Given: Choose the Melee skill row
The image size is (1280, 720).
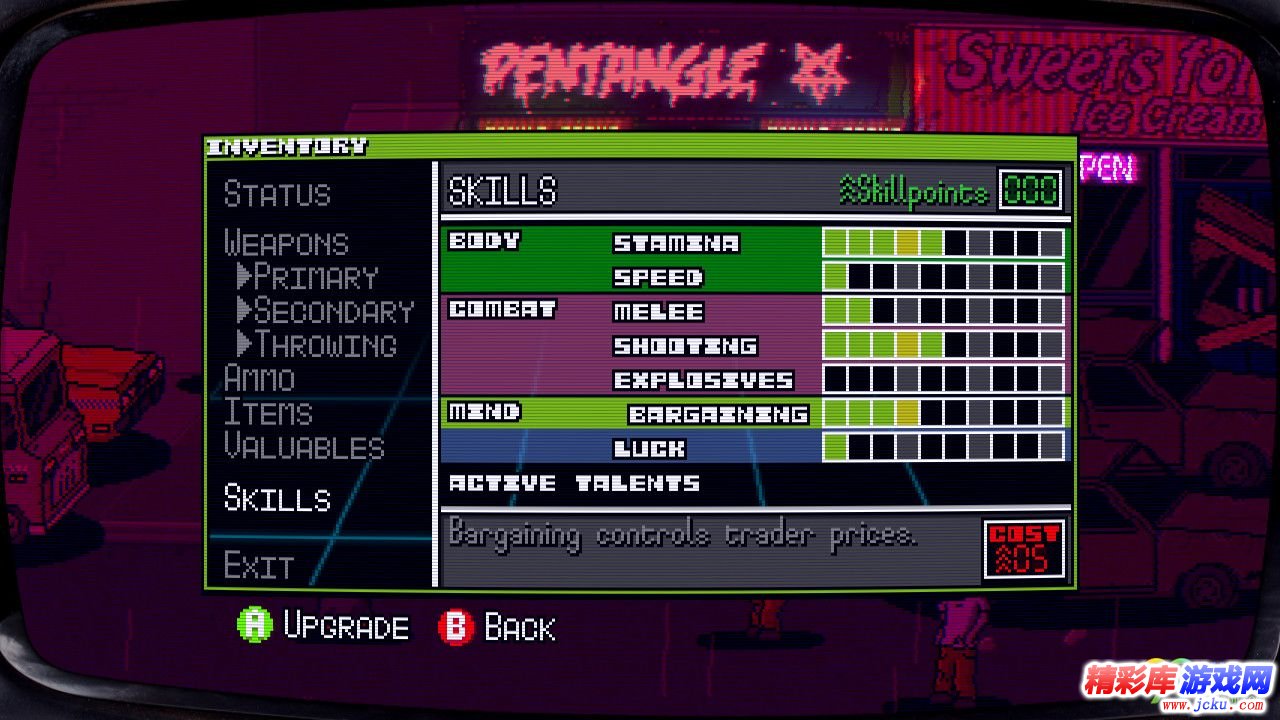Looking at the screenshot, I should 658,312.
